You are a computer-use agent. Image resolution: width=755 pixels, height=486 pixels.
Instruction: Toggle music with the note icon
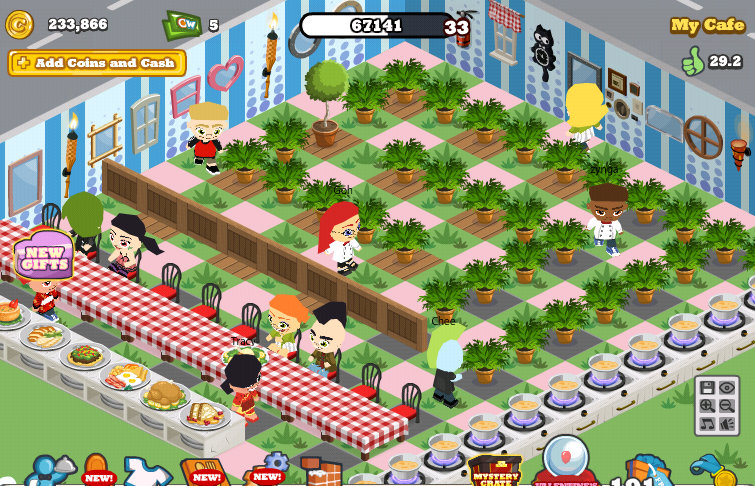click(707, 424)
